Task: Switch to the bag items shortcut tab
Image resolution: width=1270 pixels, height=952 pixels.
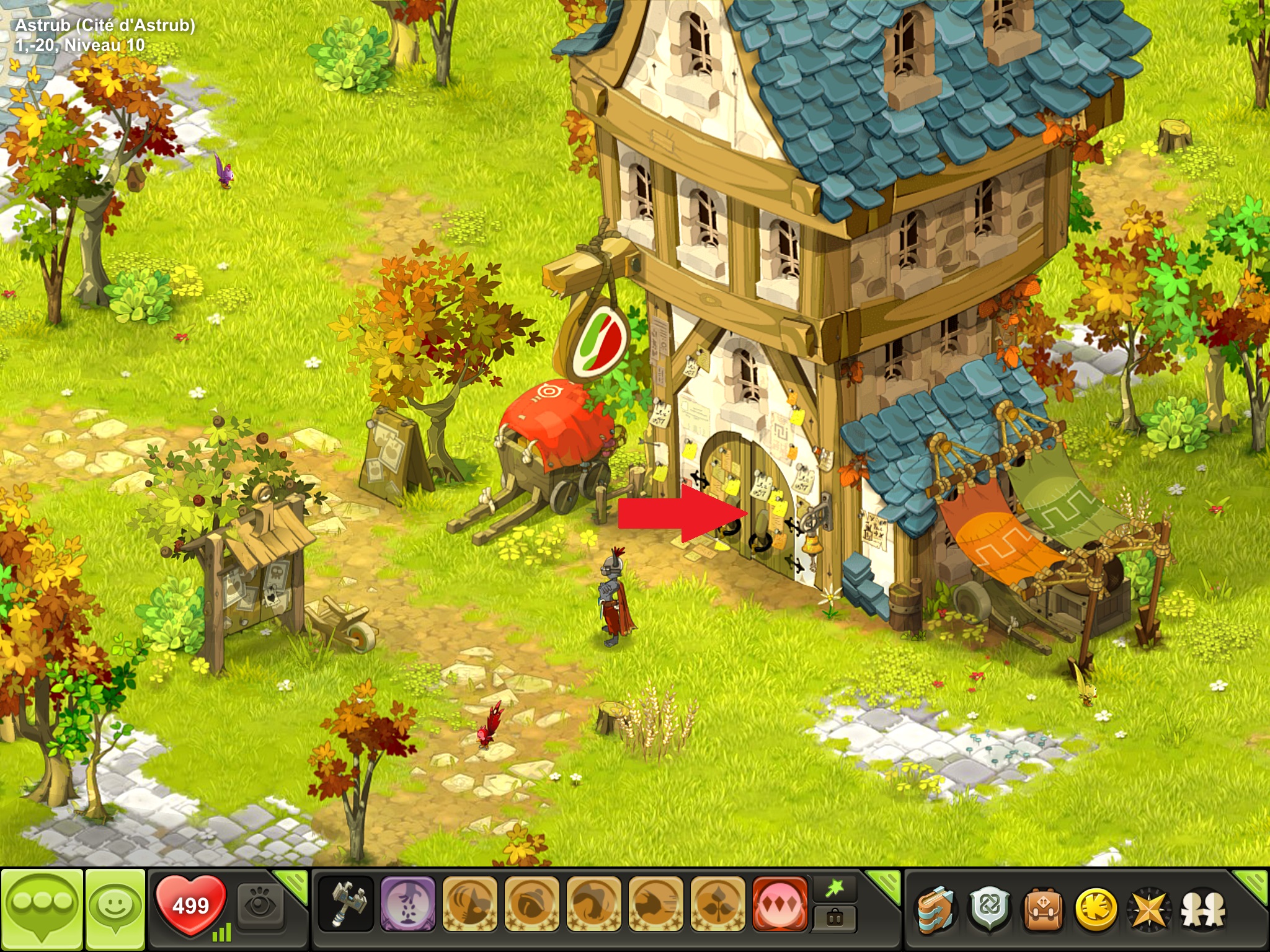Action: pyautogui.click(x=835, y=918)
